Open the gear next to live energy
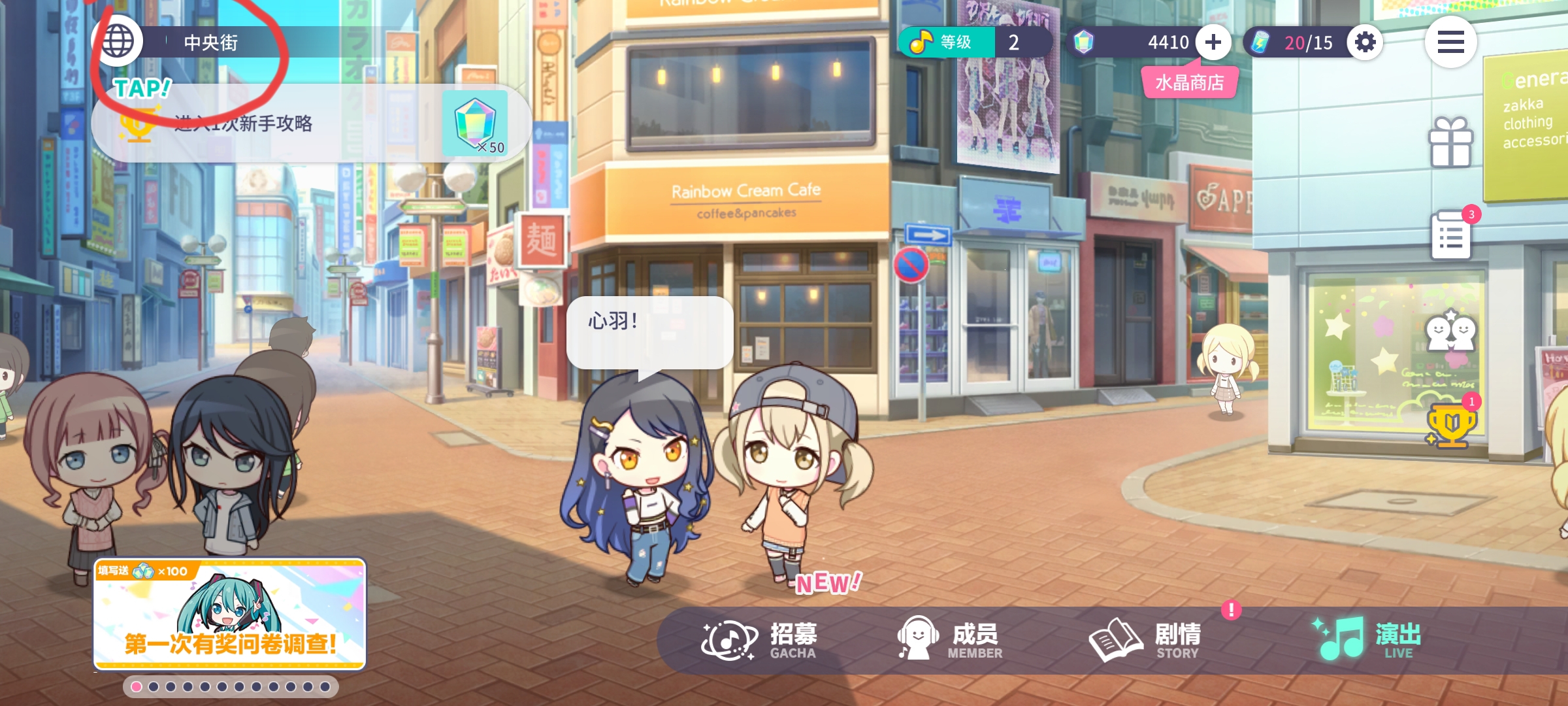The height and width of the screenshot is (706, 1568). click(x=1365, y=42)
